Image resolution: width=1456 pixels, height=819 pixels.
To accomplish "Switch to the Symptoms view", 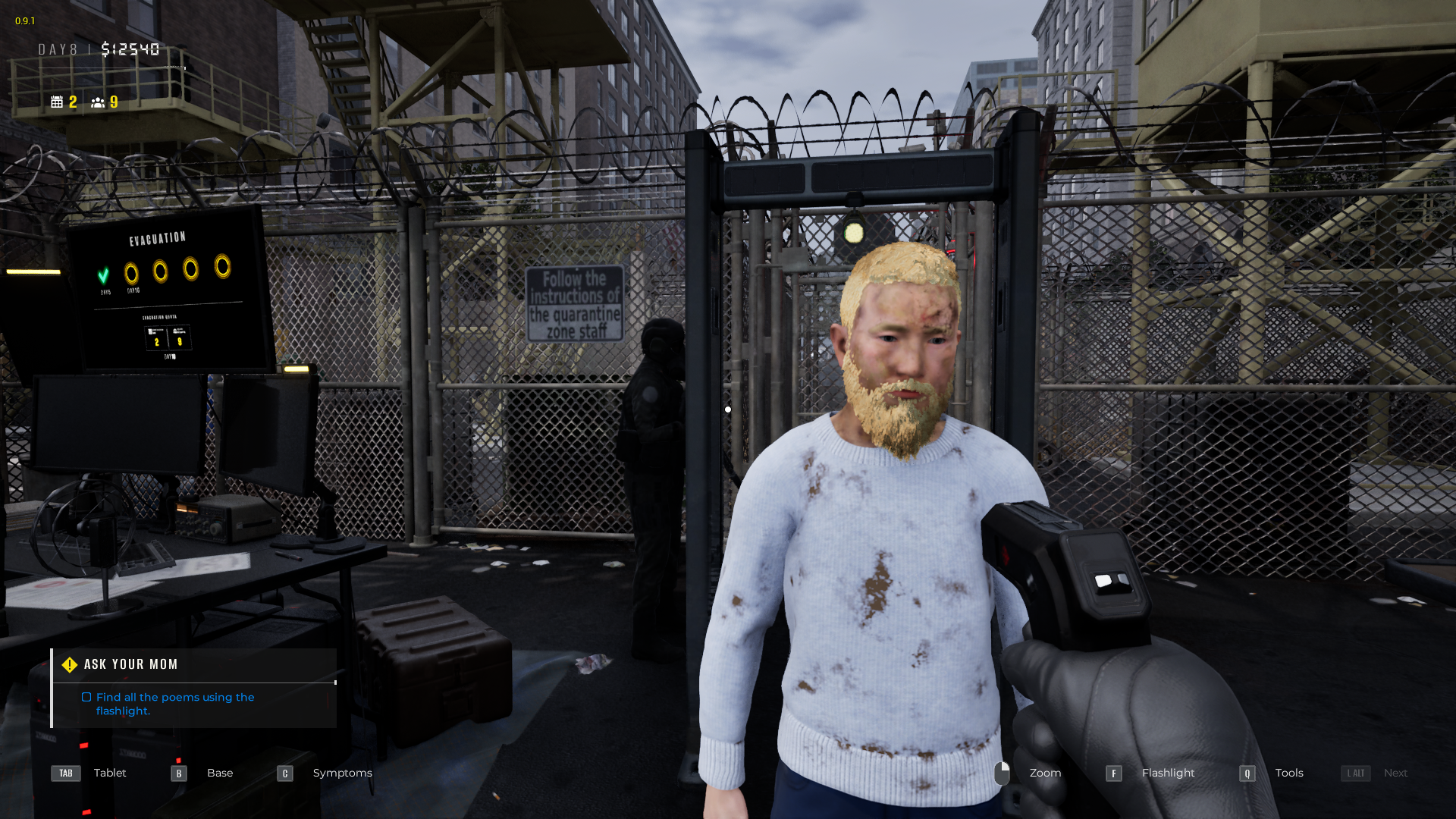I will [x=342, y=773].
